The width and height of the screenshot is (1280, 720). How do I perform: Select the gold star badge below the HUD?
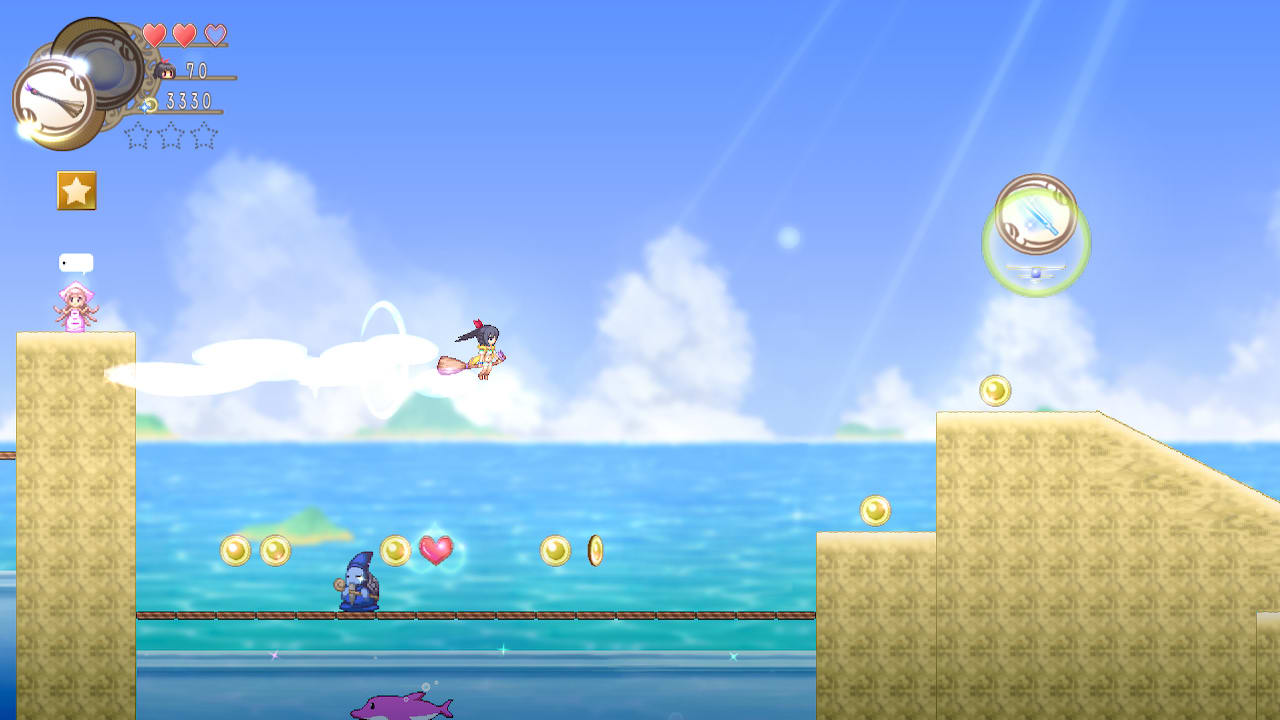tap(75, 190)
